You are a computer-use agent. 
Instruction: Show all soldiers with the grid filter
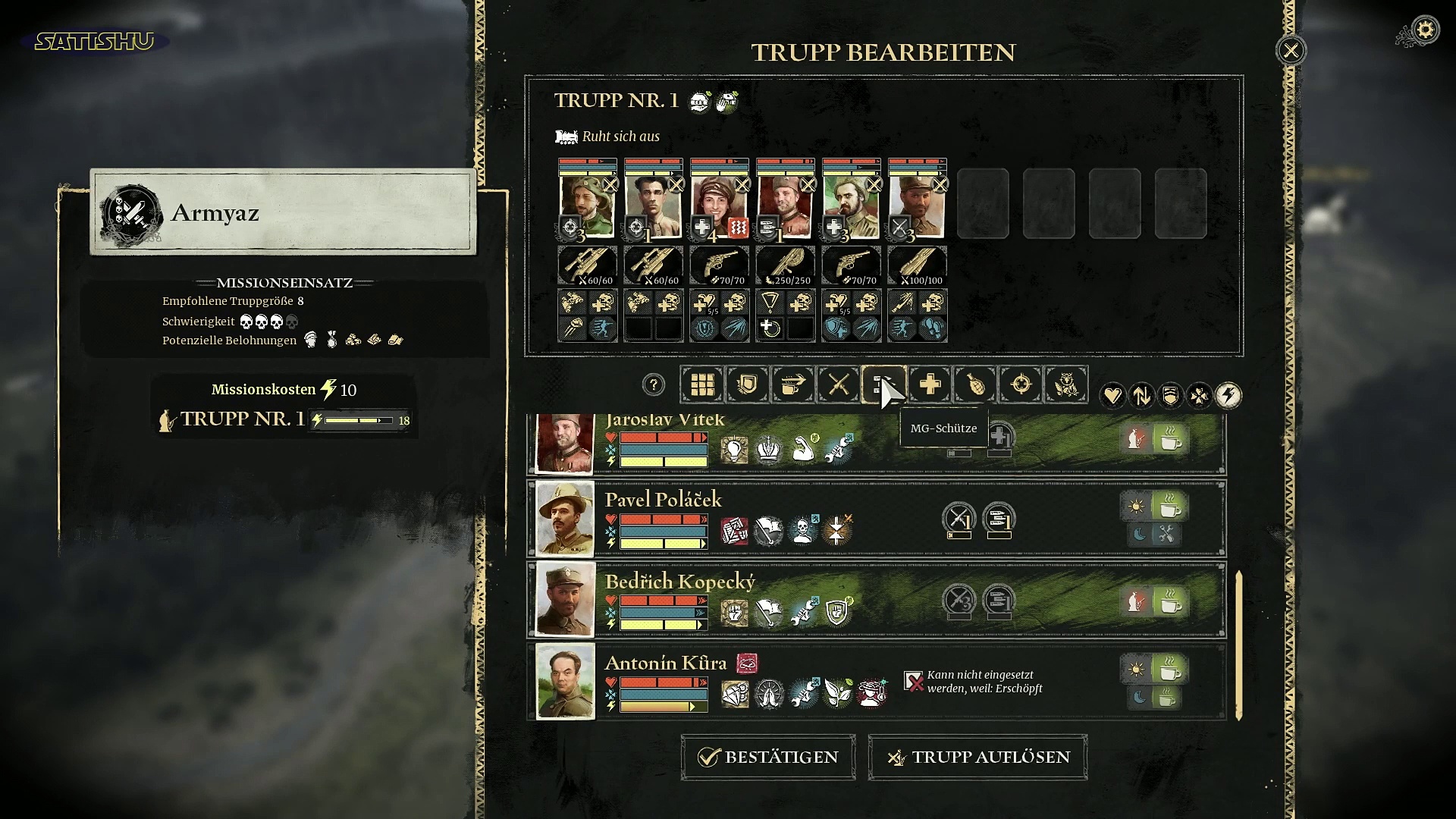click(702, 384)
